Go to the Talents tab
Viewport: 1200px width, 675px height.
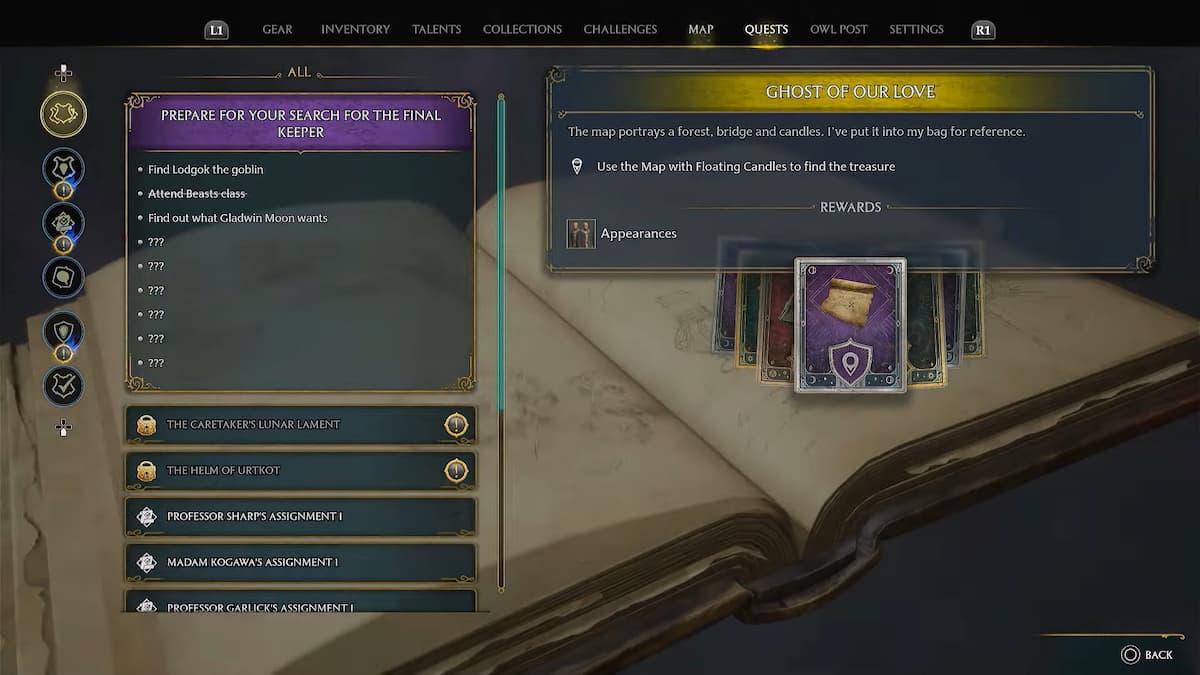coord(436,30)
